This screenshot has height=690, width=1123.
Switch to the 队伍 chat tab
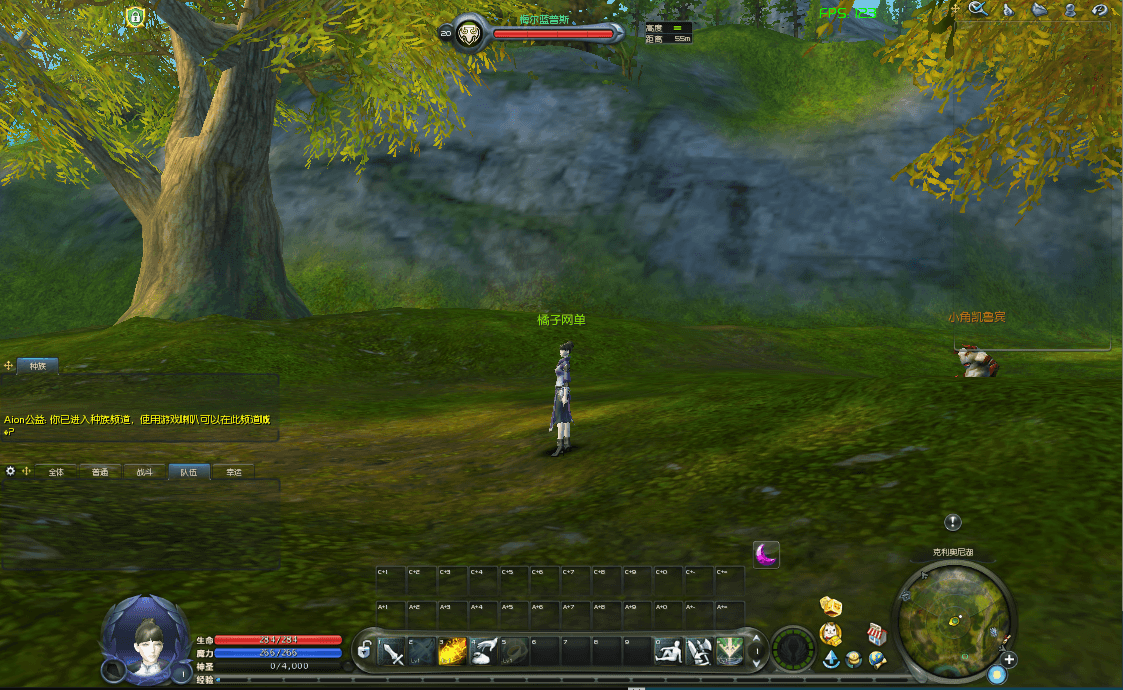(189, 472)
